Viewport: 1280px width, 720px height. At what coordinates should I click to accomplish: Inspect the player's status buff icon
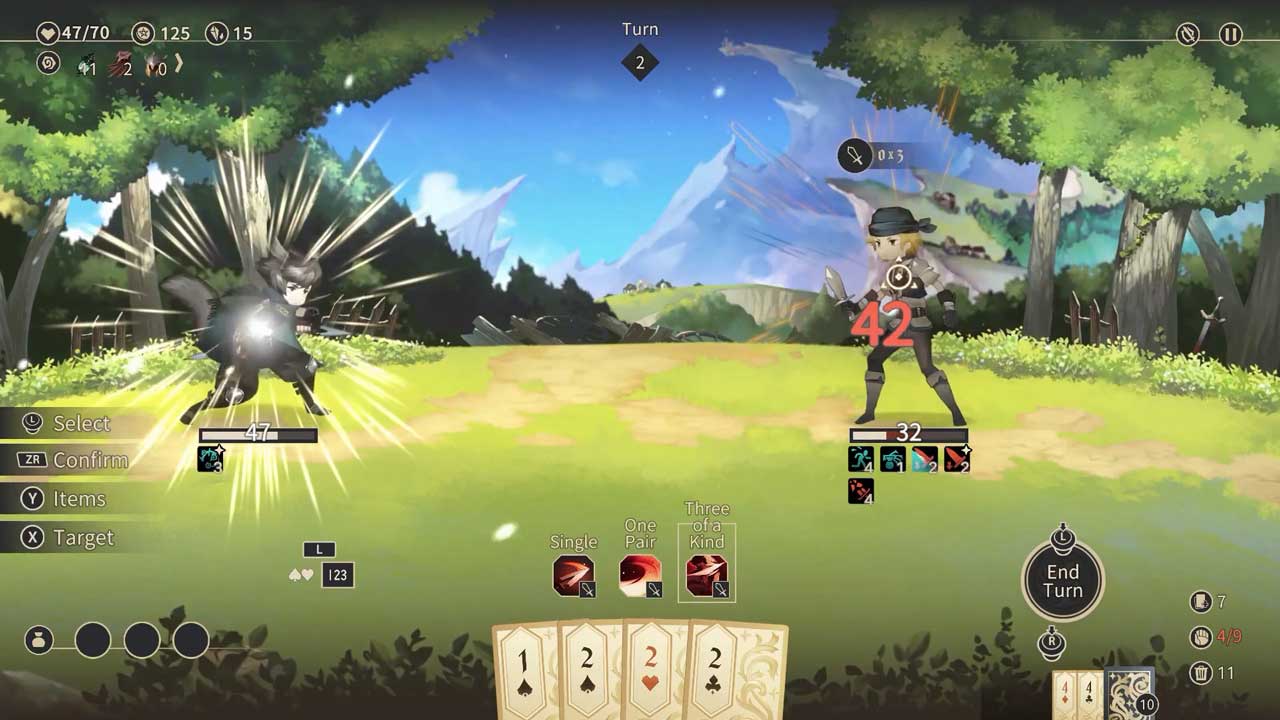click(210, 459)
